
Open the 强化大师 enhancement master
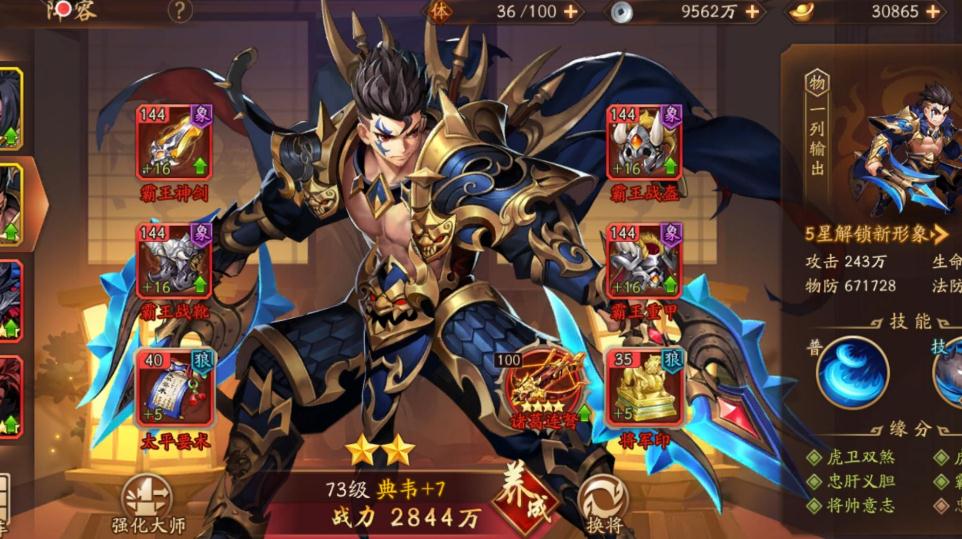point(146,503)
